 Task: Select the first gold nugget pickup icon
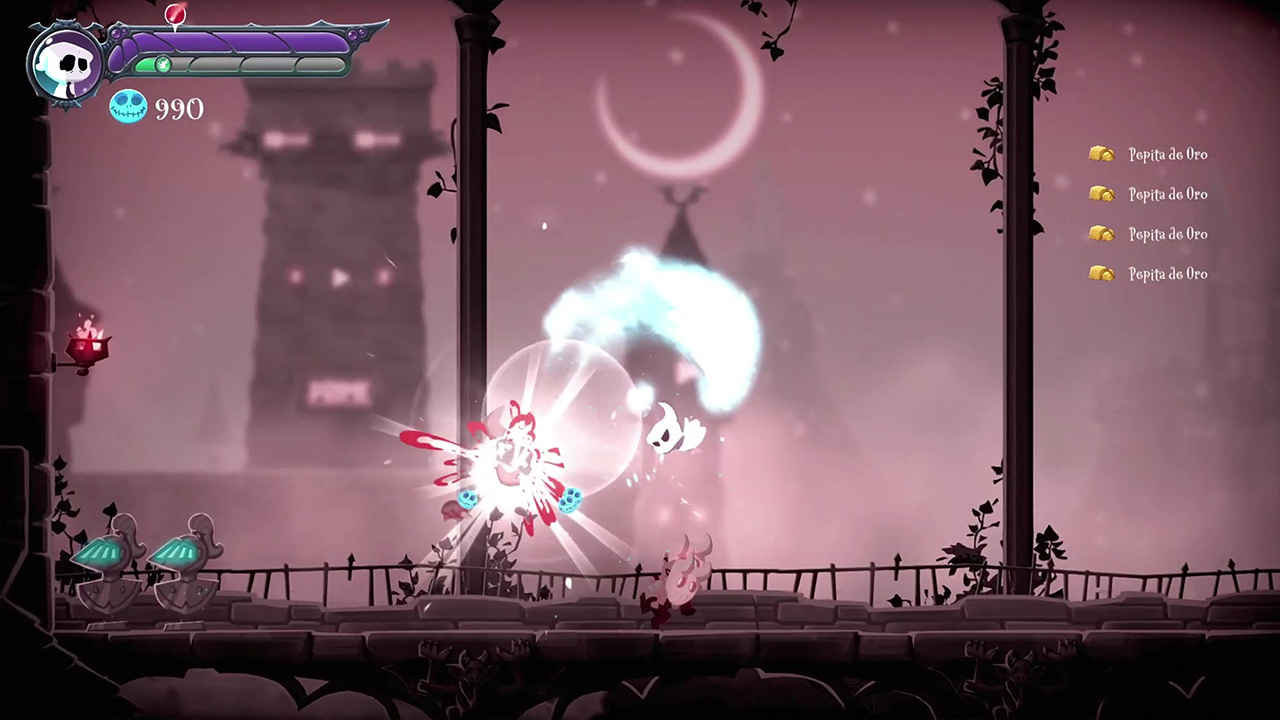(x=1103, y=154)
